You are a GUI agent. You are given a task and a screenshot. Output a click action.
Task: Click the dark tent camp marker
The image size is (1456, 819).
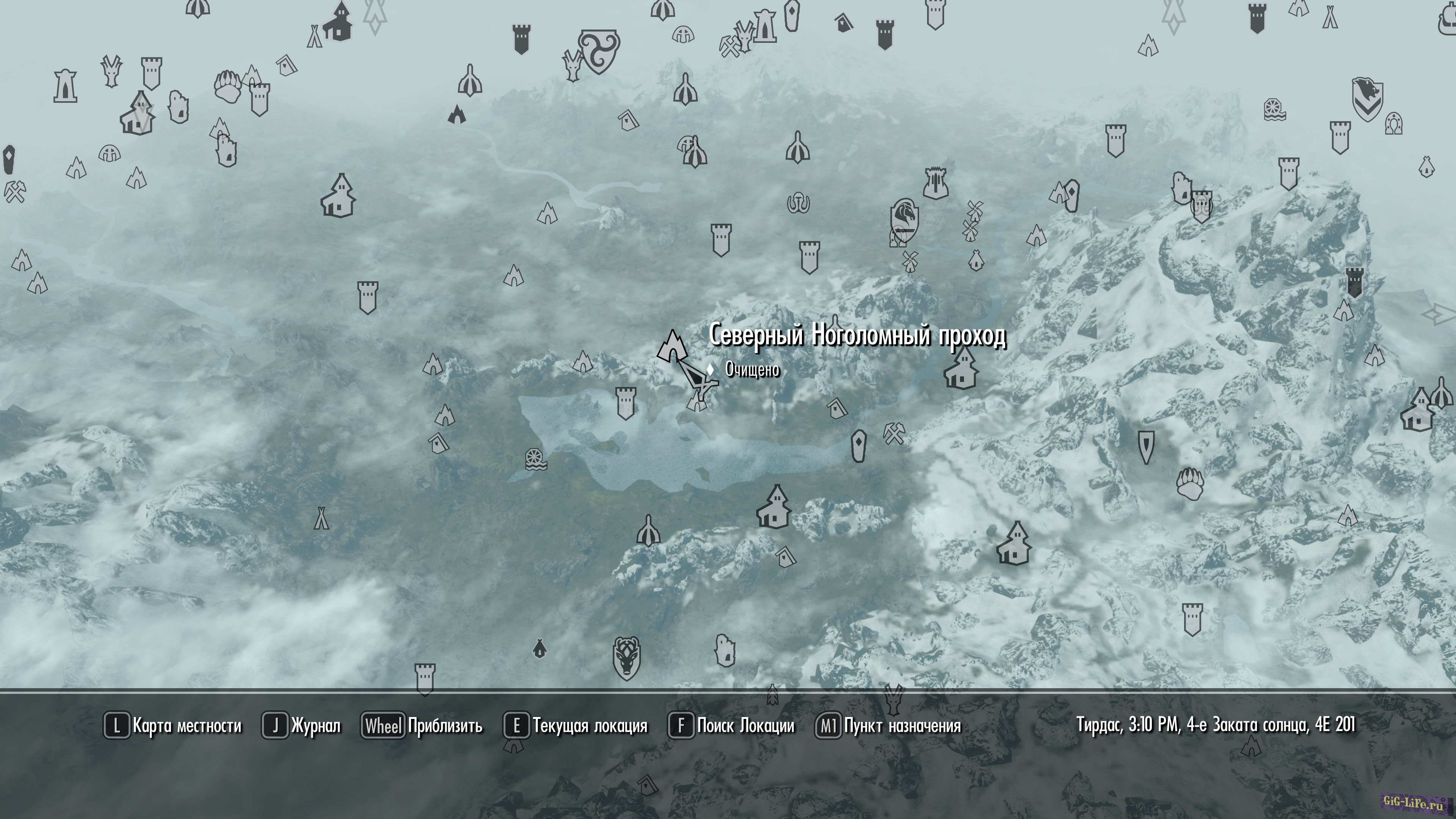[x=540, y=648]
